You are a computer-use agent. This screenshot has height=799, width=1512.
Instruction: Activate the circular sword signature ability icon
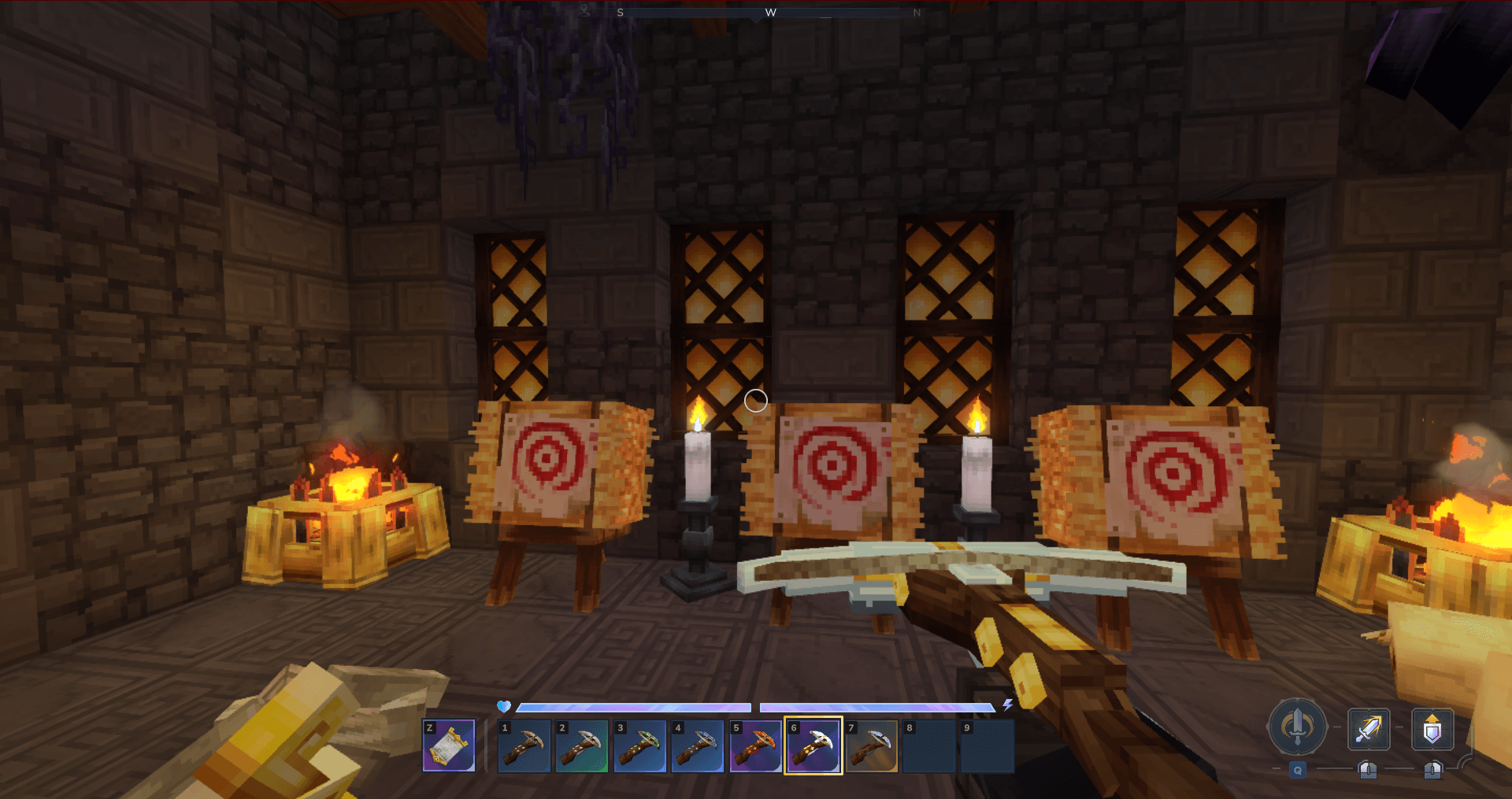(1297, 726)
